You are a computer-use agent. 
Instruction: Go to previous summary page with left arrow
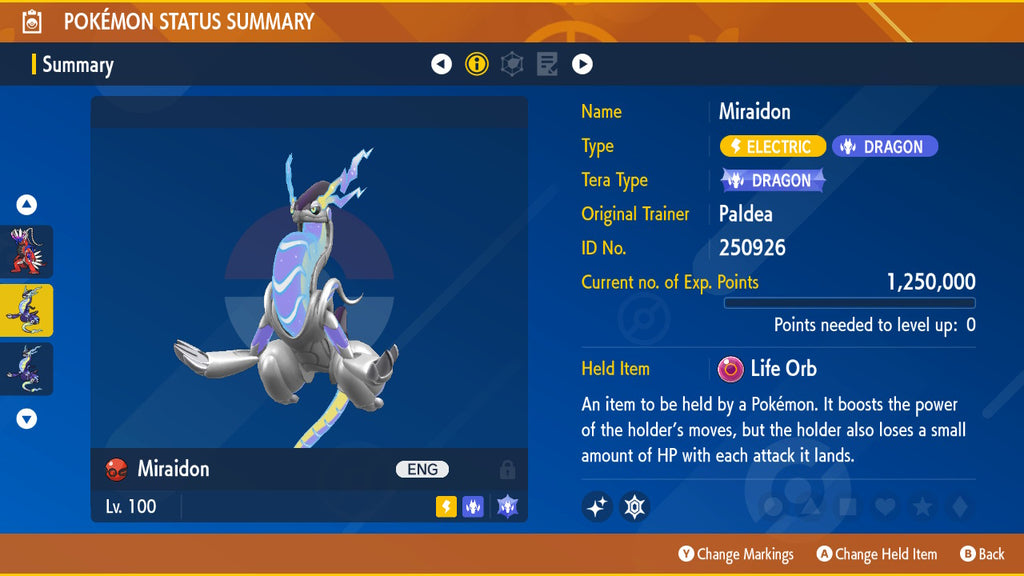point(441,65)
